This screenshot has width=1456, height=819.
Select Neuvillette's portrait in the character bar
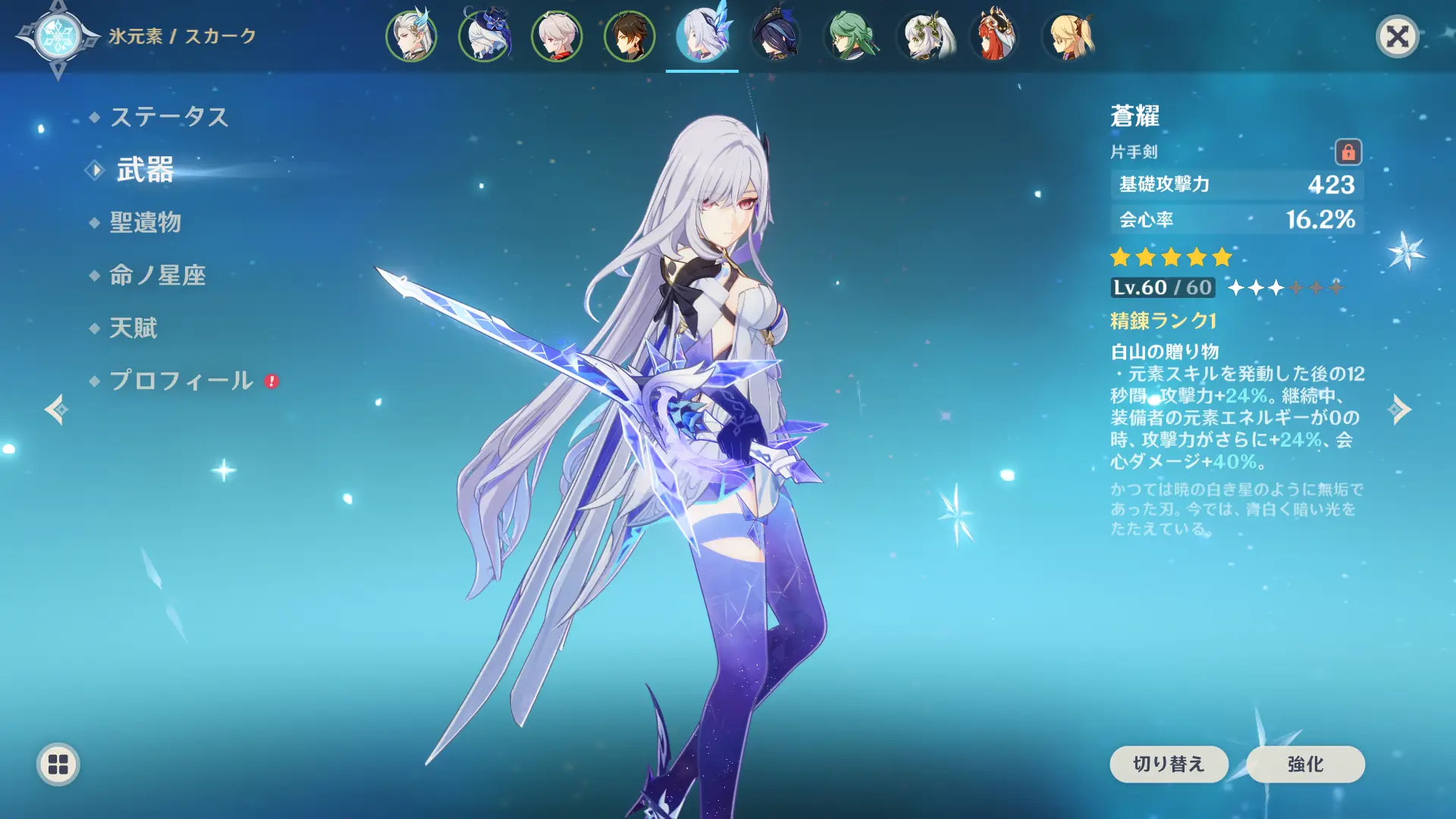tap(411, 36)
